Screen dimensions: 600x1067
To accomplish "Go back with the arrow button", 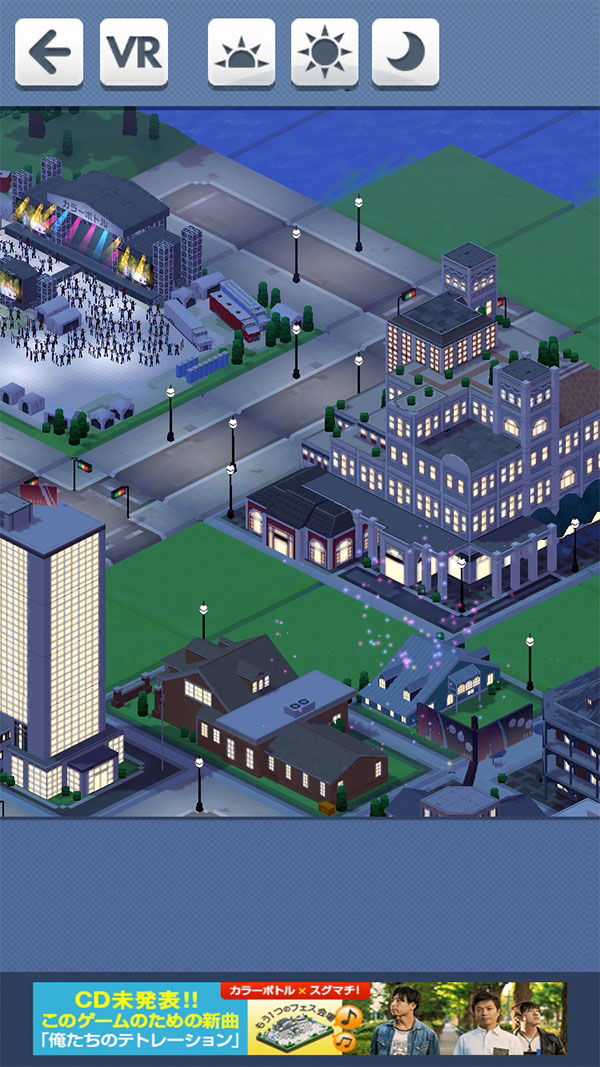I will coord(49,52).
